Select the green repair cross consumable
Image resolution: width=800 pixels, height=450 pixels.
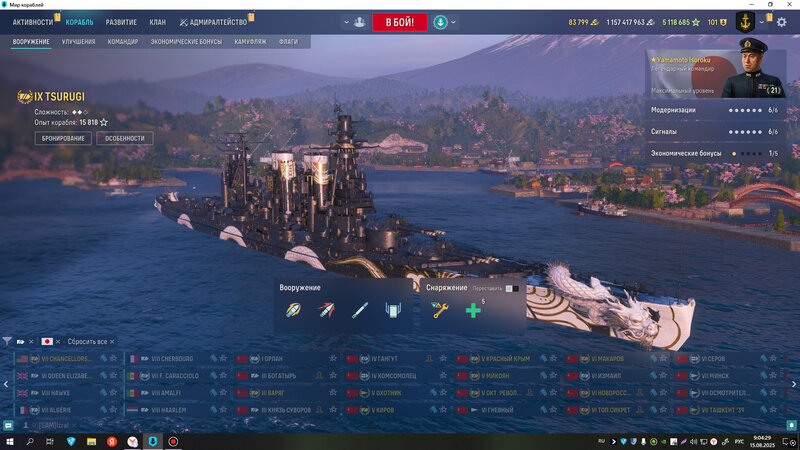coord(473,311)
